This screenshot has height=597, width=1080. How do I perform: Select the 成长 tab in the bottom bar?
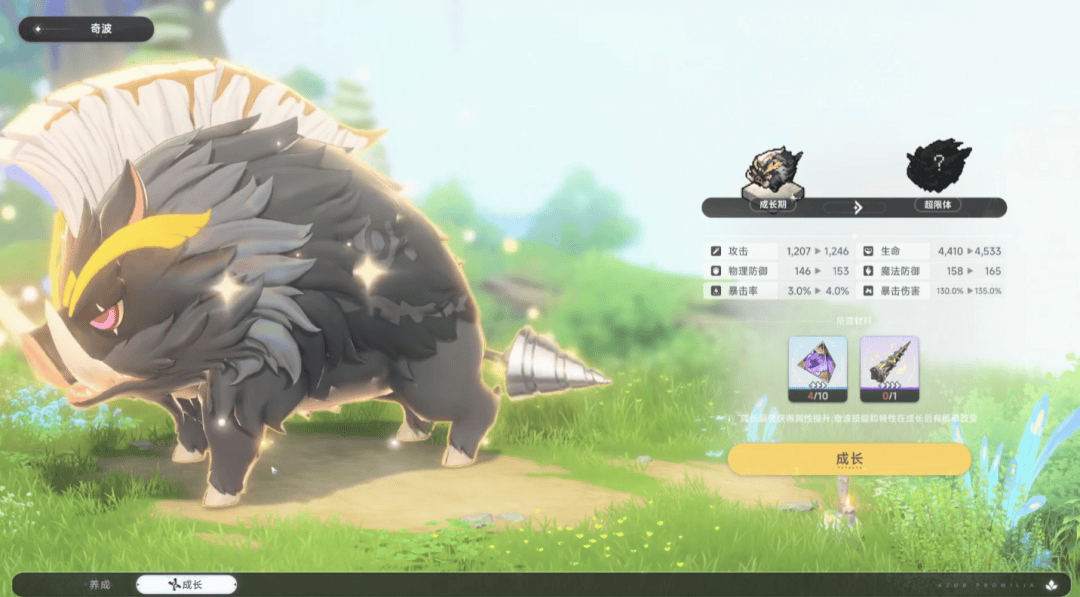pyautogui.click(x=186, y=584)
